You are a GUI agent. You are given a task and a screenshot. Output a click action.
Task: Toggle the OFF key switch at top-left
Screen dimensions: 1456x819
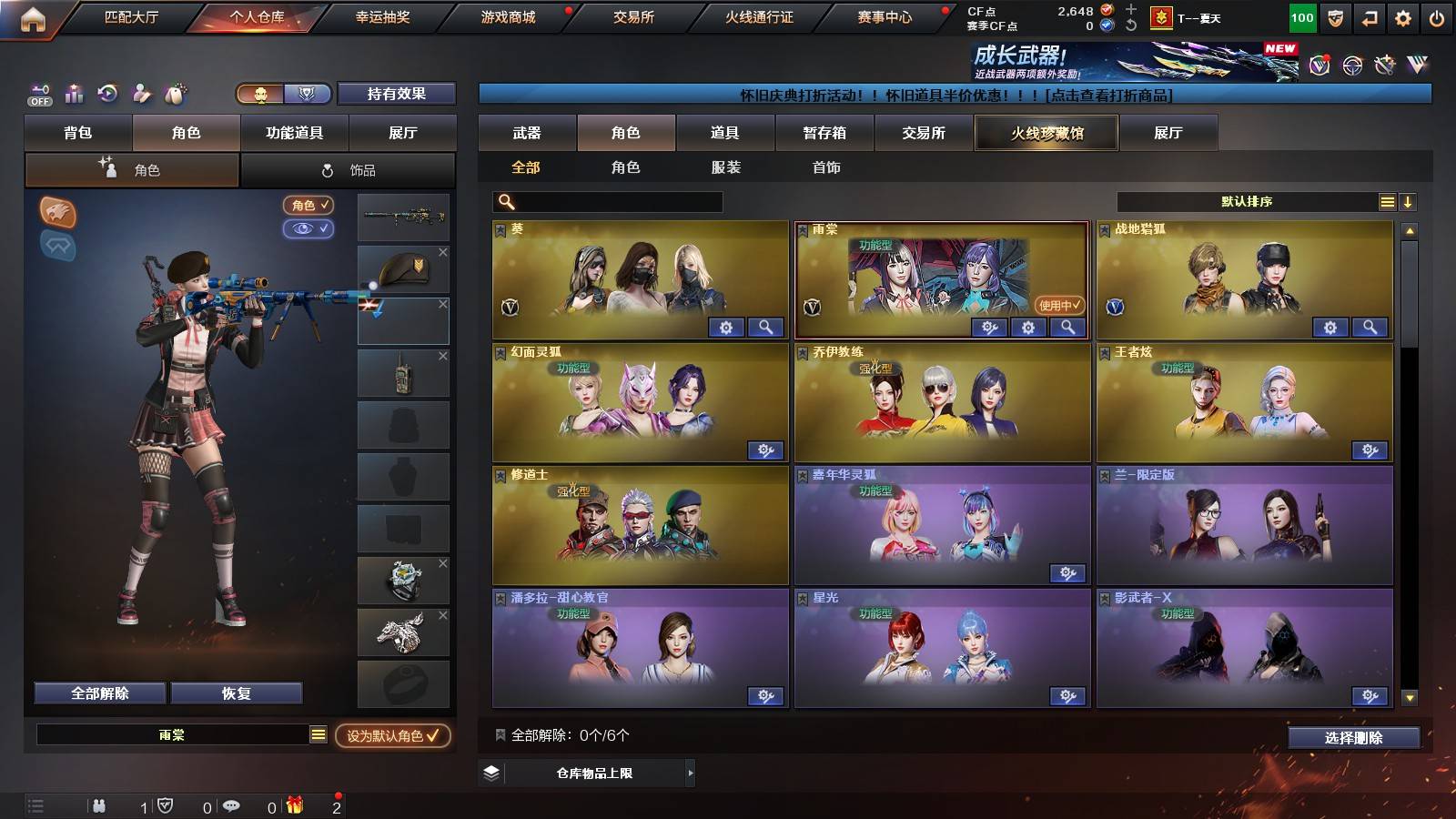click(x=38, y=94)
